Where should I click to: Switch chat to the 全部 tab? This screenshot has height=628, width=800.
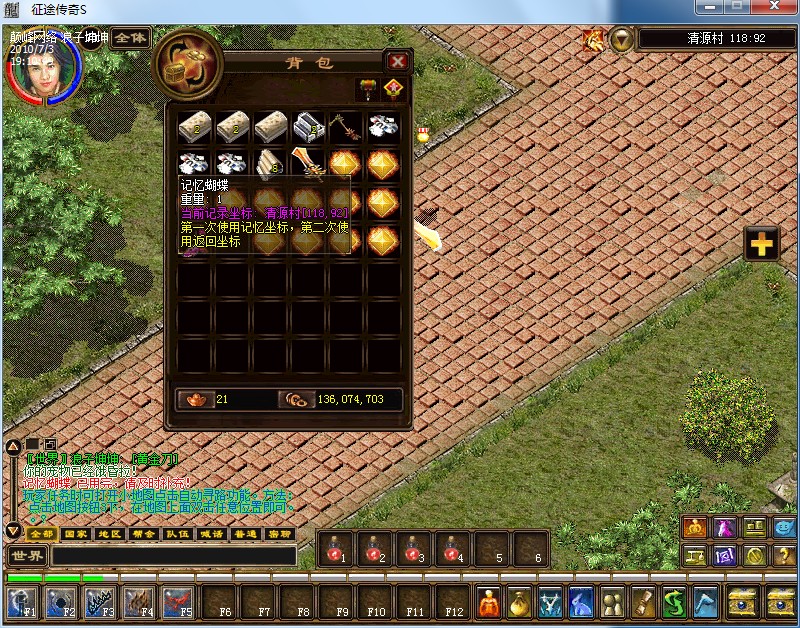tap(39, 534)
